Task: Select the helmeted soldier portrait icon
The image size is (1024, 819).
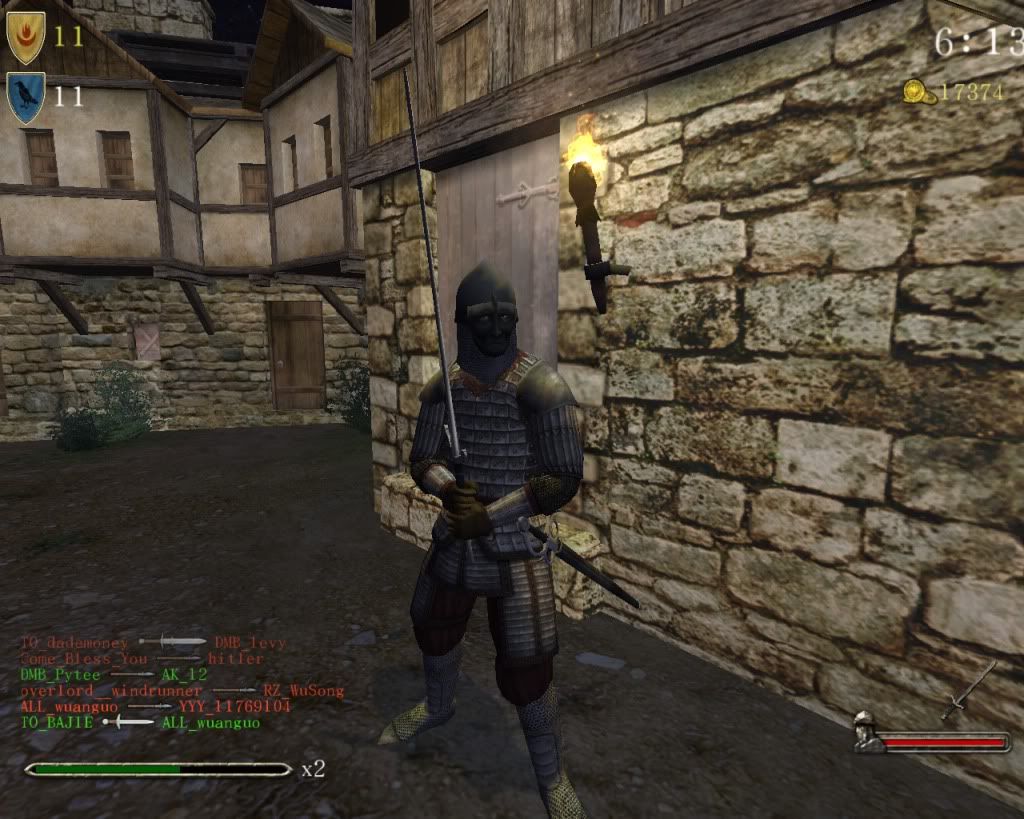Action: coord(867,733)
